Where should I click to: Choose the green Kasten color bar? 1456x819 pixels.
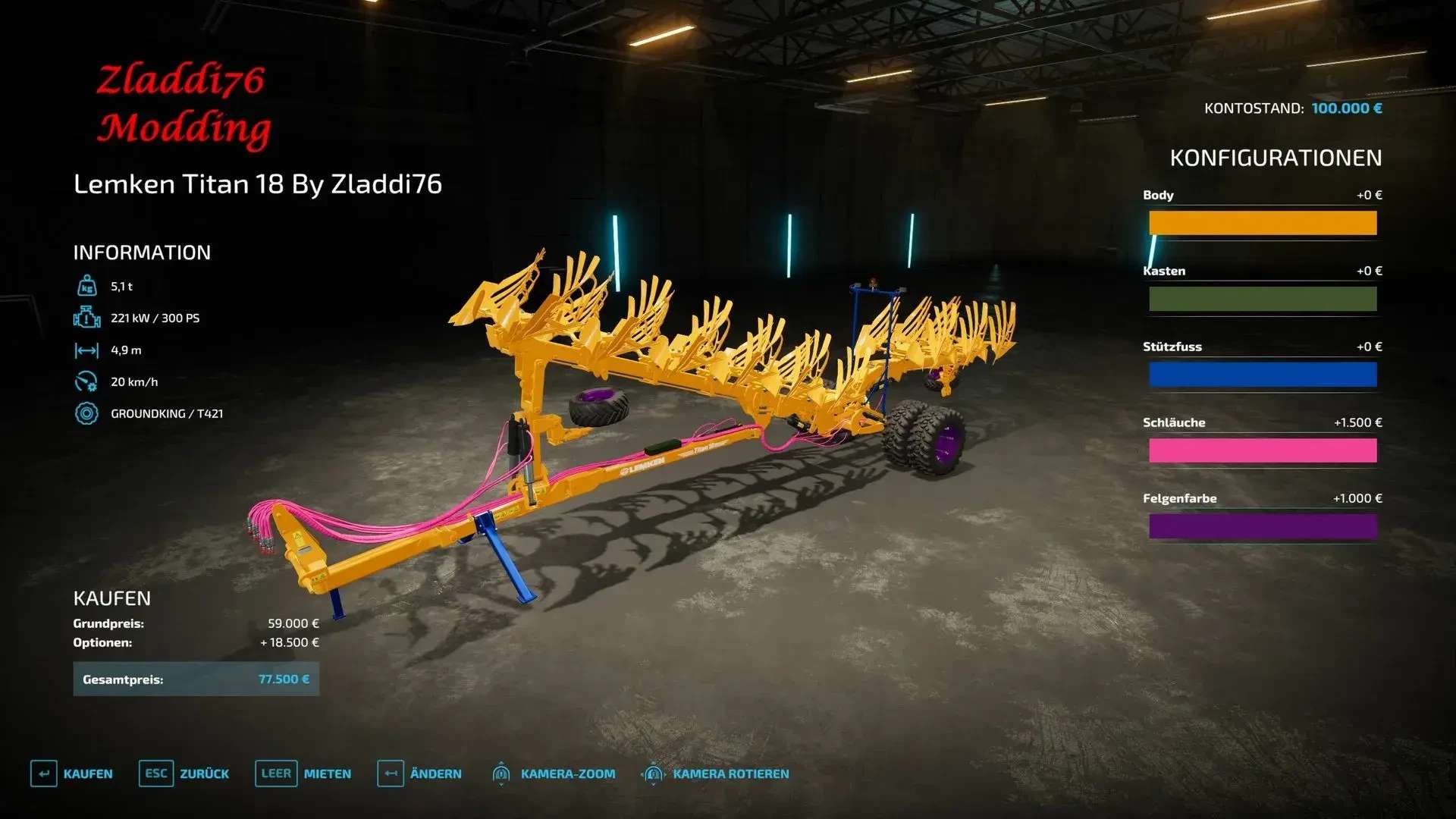[1262, 299]
